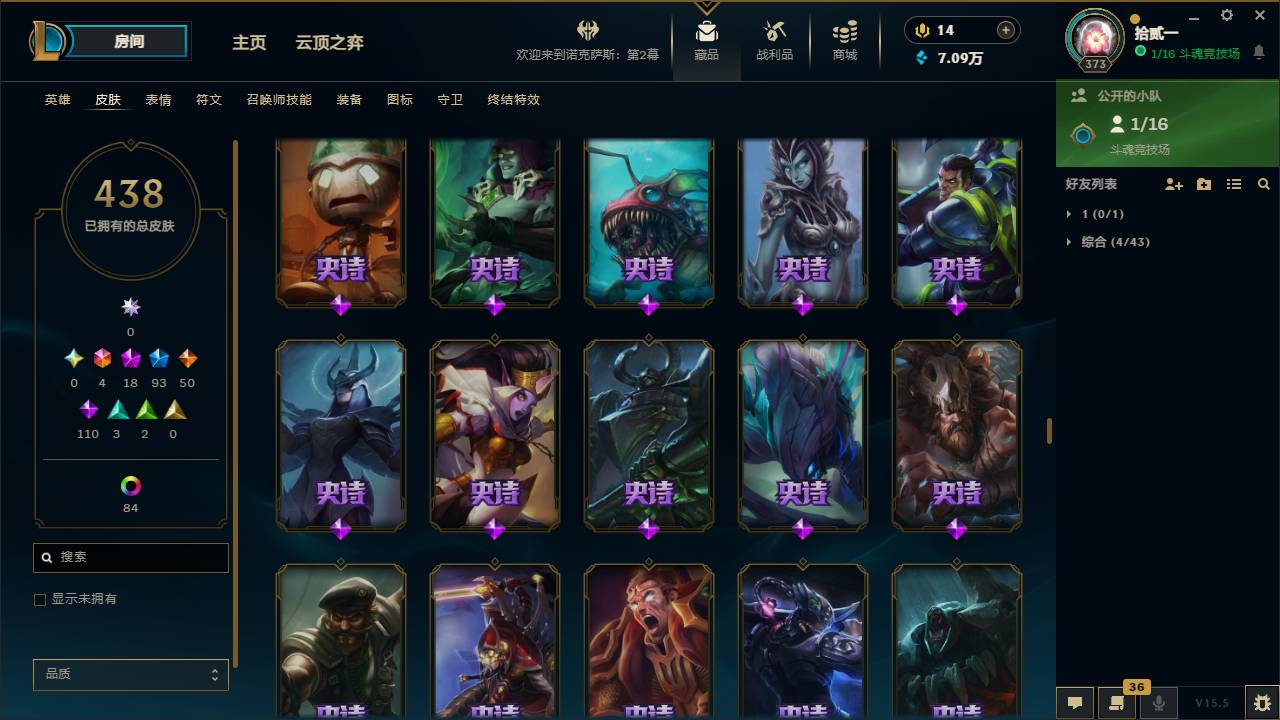Open the Store (商城) from top navigation

click(x=843, y=36)
